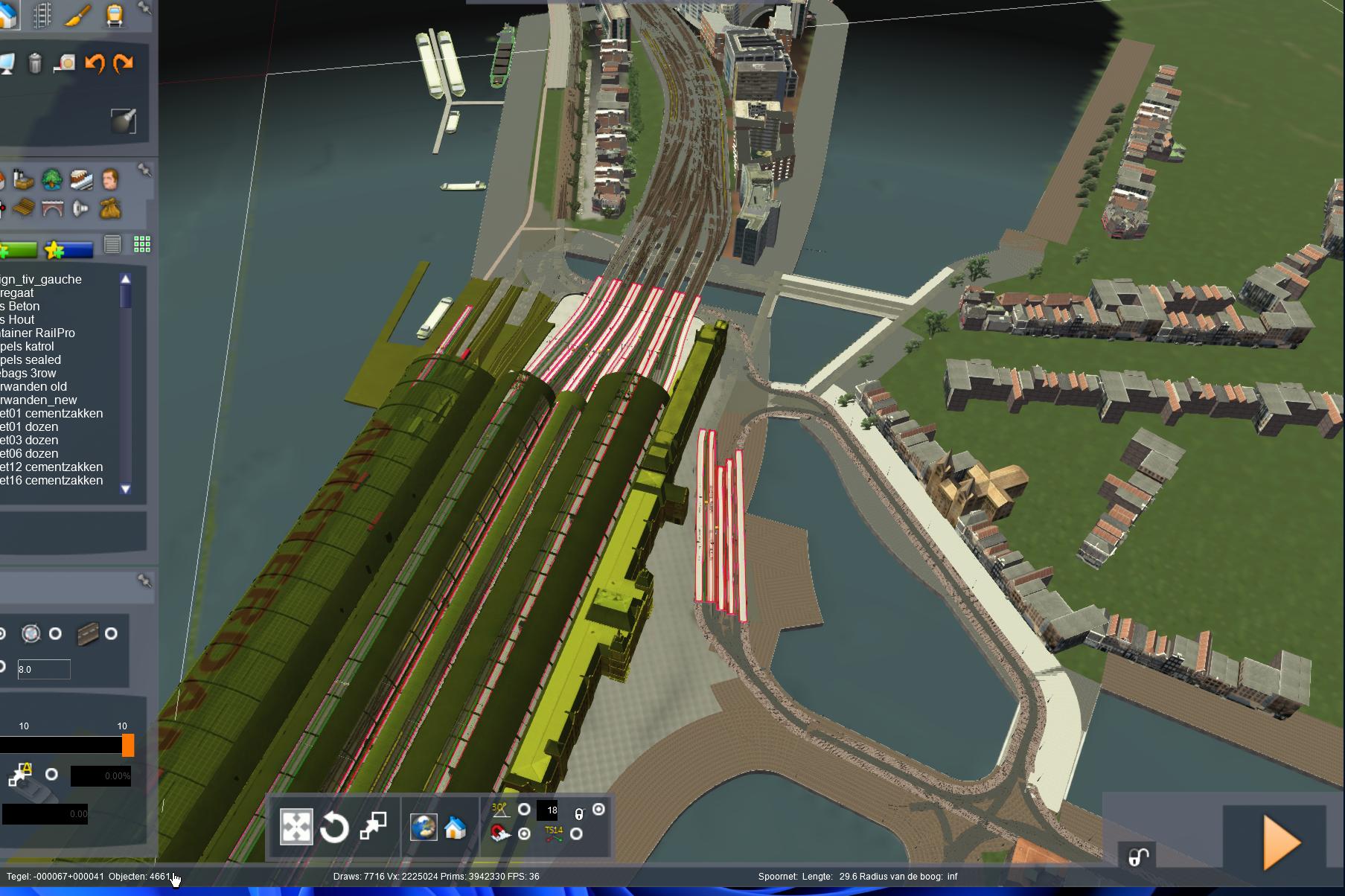Activate the four-arrow move gizmo tool
Screen dimensions: 1345x896
point(295,827)
